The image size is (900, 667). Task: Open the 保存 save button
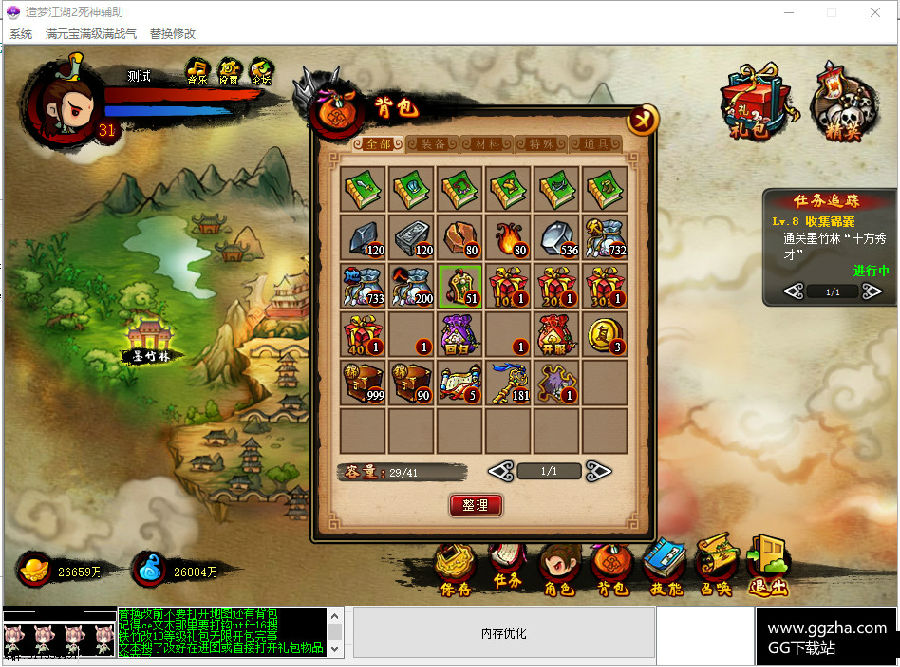coord(455,572)
